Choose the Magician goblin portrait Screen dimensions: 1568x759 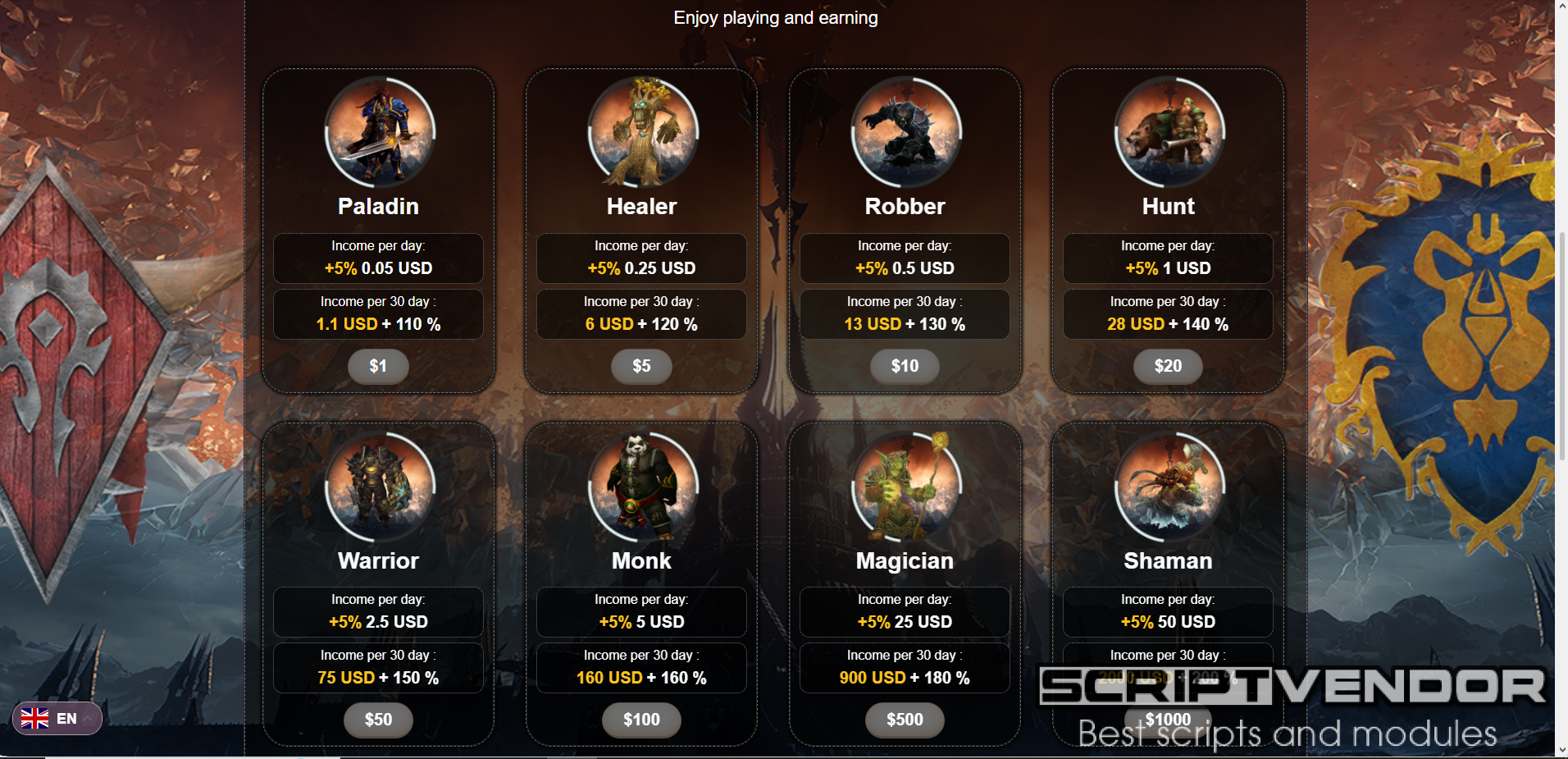(906, 486)
